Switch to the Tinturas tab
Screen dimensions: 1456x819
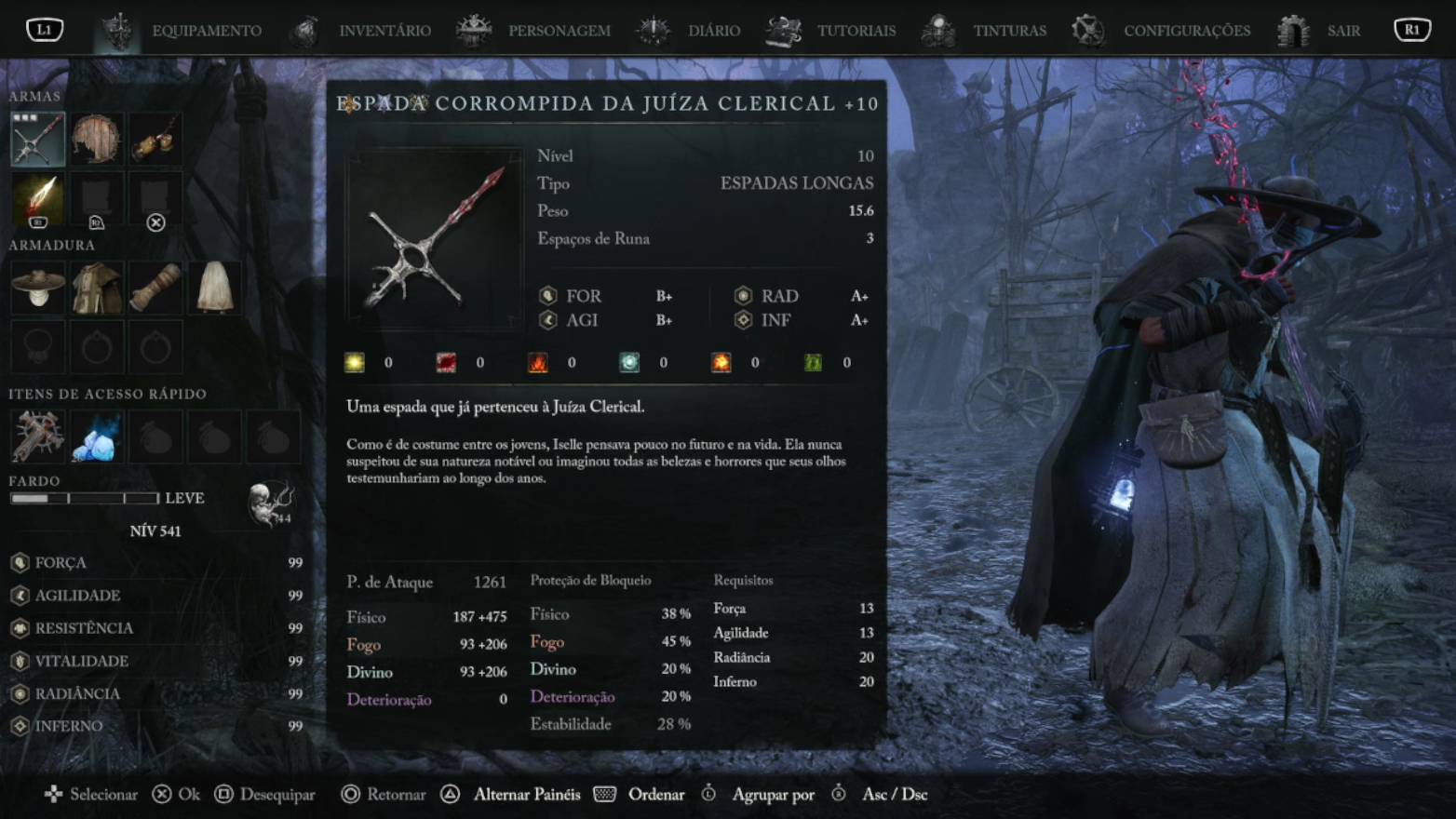click(x=1009, y=31)
